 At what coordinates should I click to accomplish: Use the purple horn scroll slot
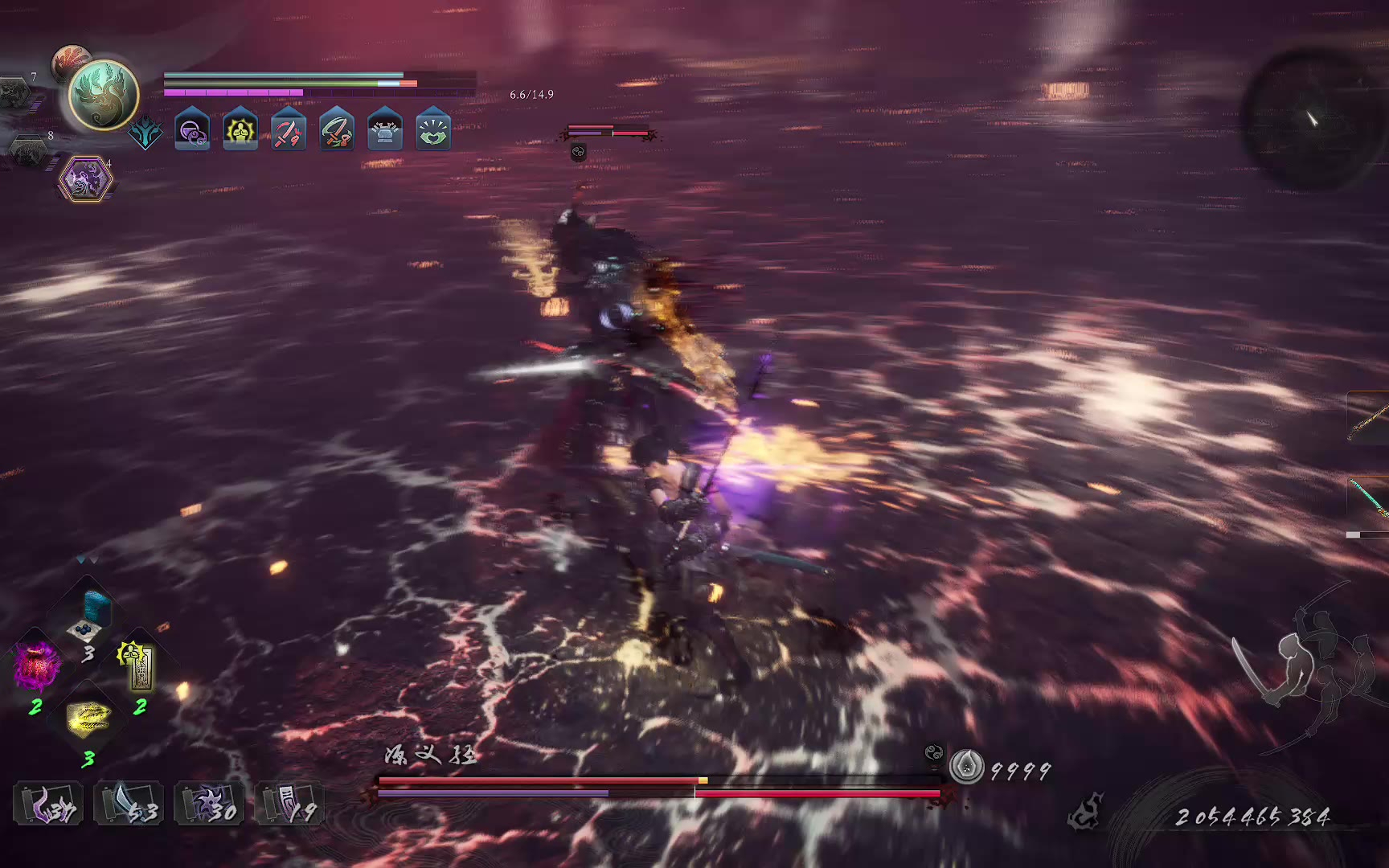[x=48, y=803]
